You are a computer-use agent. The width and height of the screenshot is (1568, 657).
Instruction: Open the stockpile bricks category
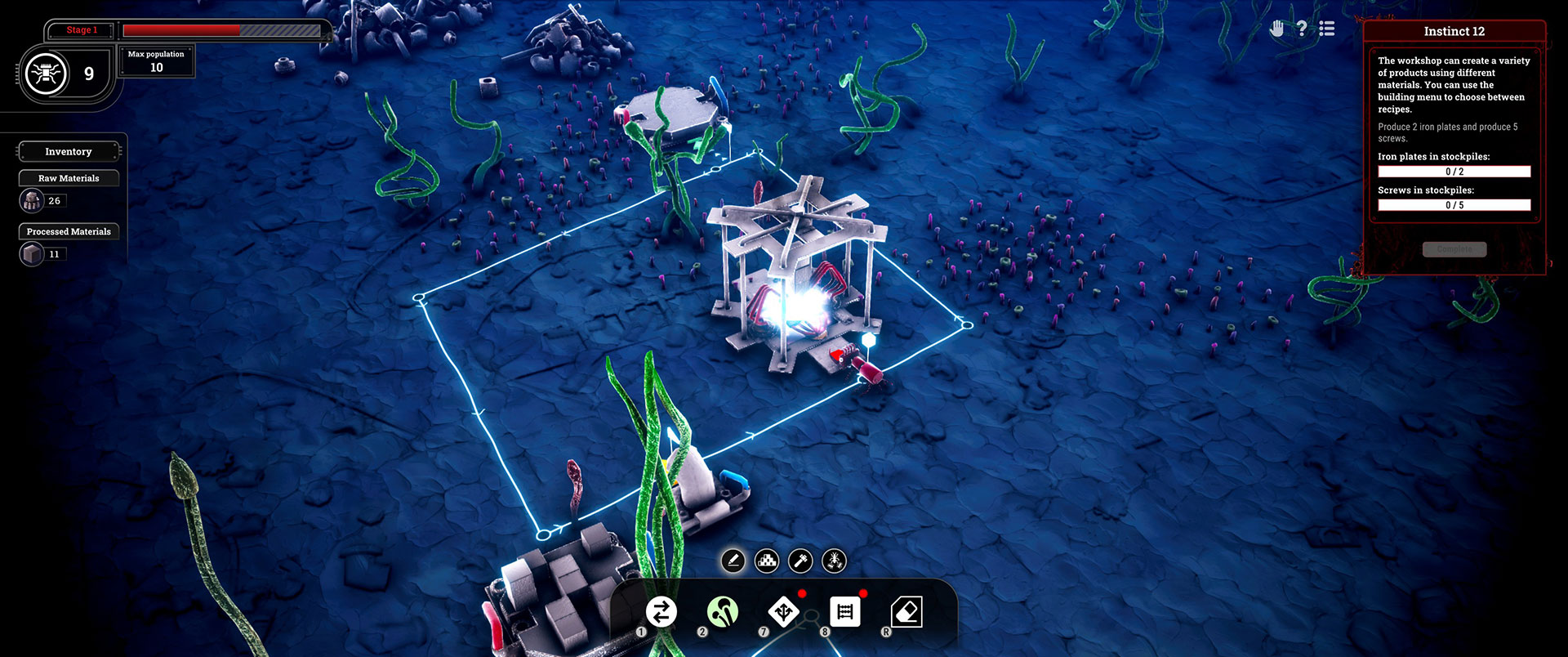tap(767, 561)
